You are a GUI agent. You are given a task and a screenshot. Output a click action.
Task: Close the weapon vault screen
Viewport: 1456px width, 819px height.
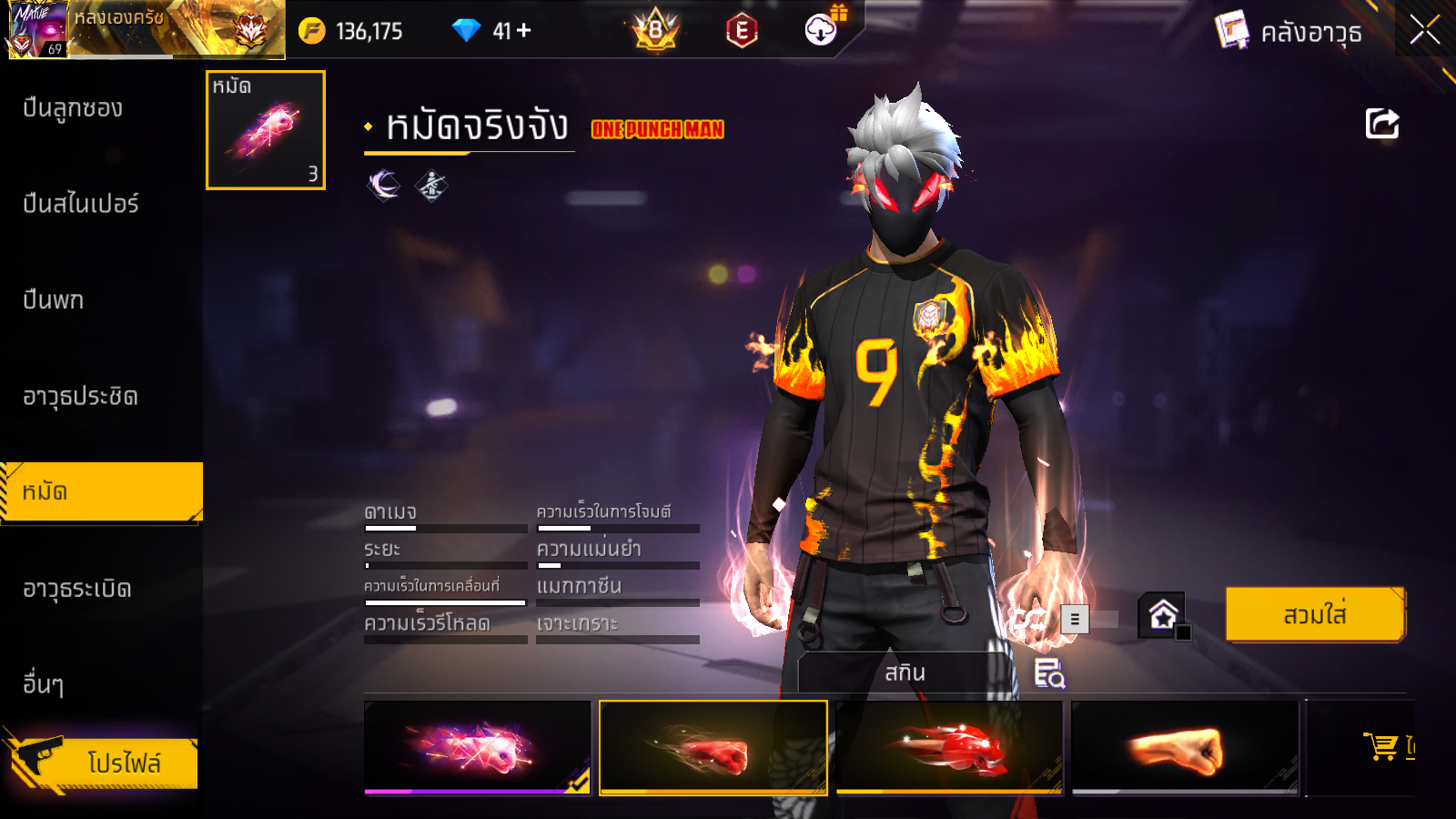click(x=1424, y=30)
